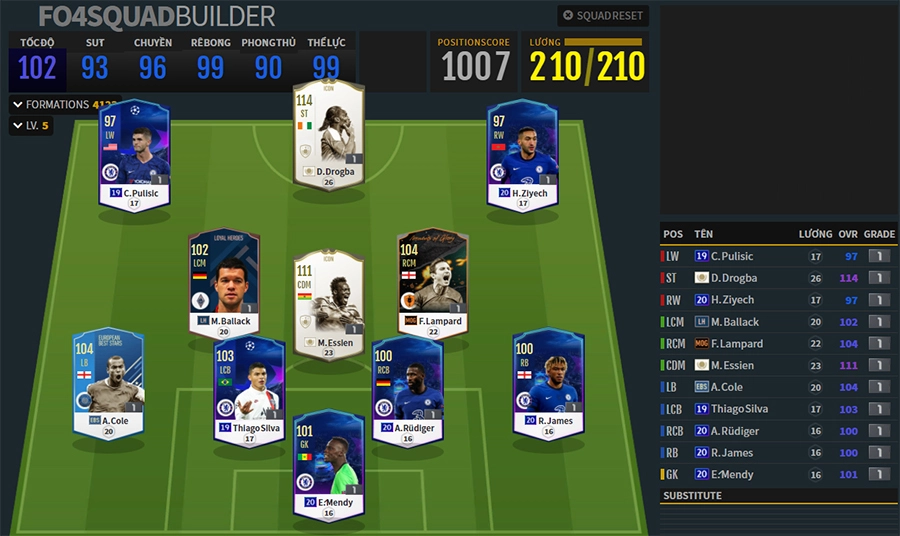Viewport: 900px width, 536px height.
Task: Select M.Ballack's LCM card
Action: (224, 284)
